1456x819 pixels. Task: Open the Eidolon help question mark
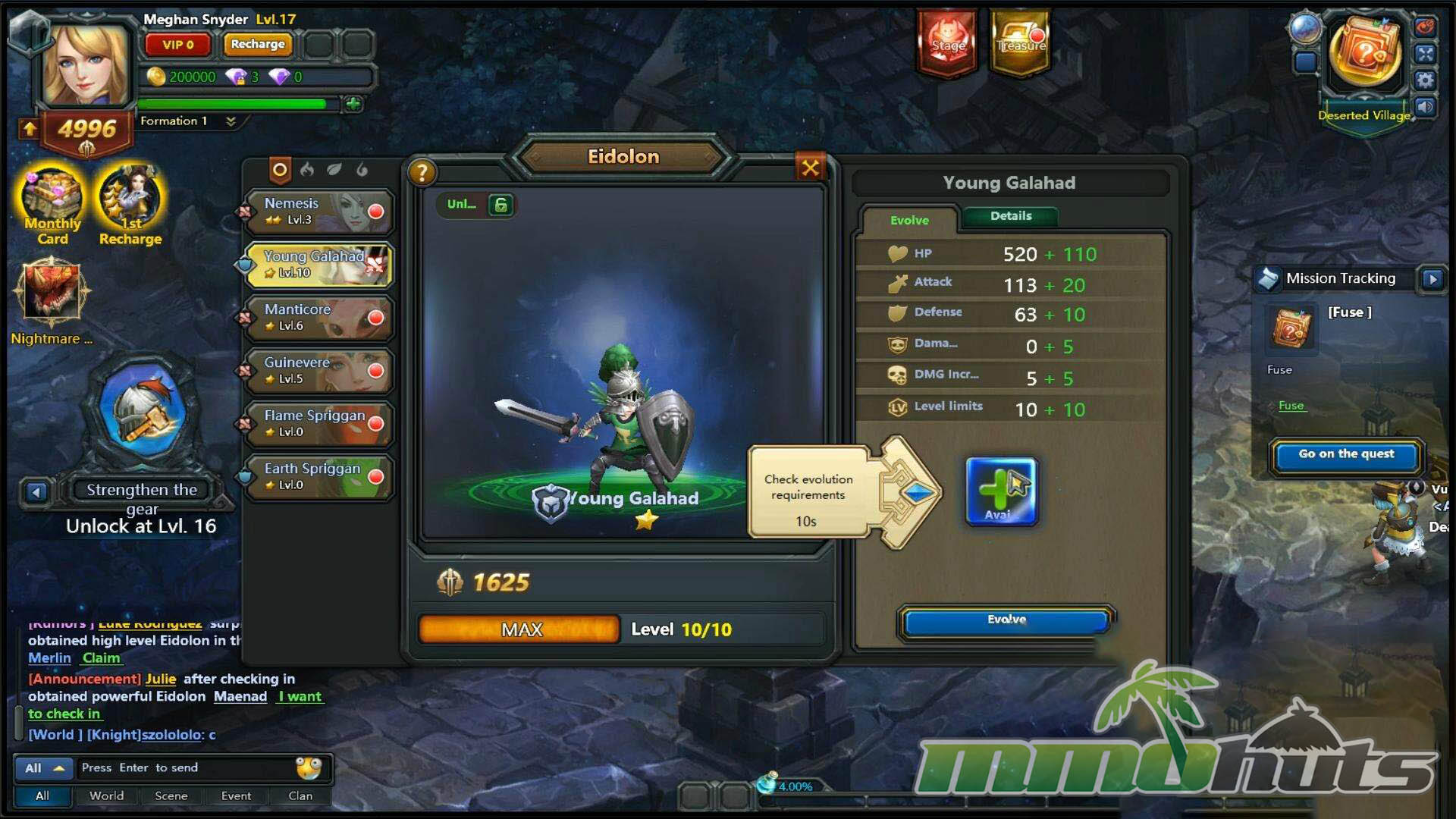pyautogui.click(x=422, y=173)
